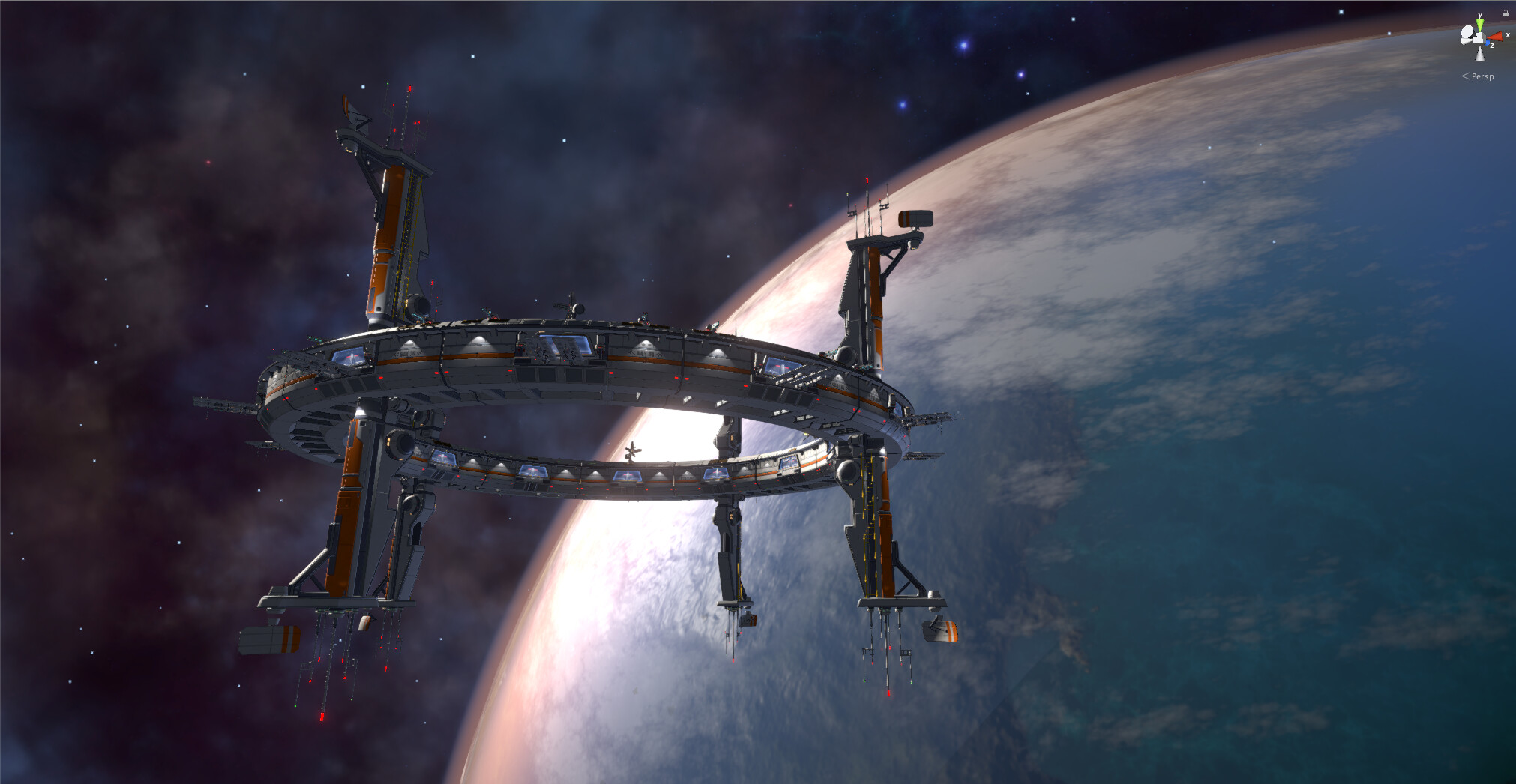Click the green Y axis cone

pos(1480,24)
